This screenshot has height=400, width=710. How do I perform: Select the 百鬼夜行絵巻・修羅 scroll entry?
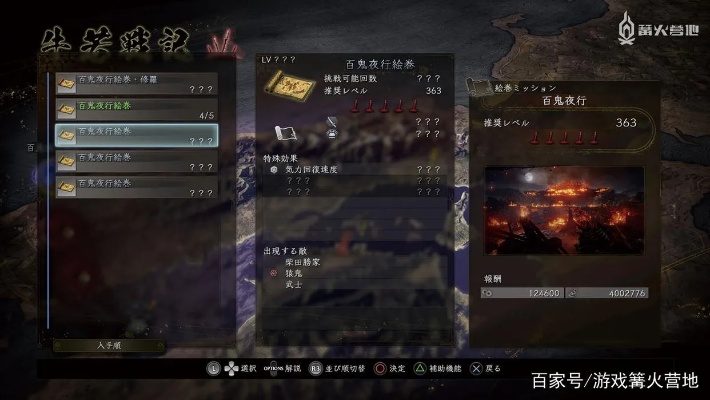pyautogui.click(x=136, y=82)
